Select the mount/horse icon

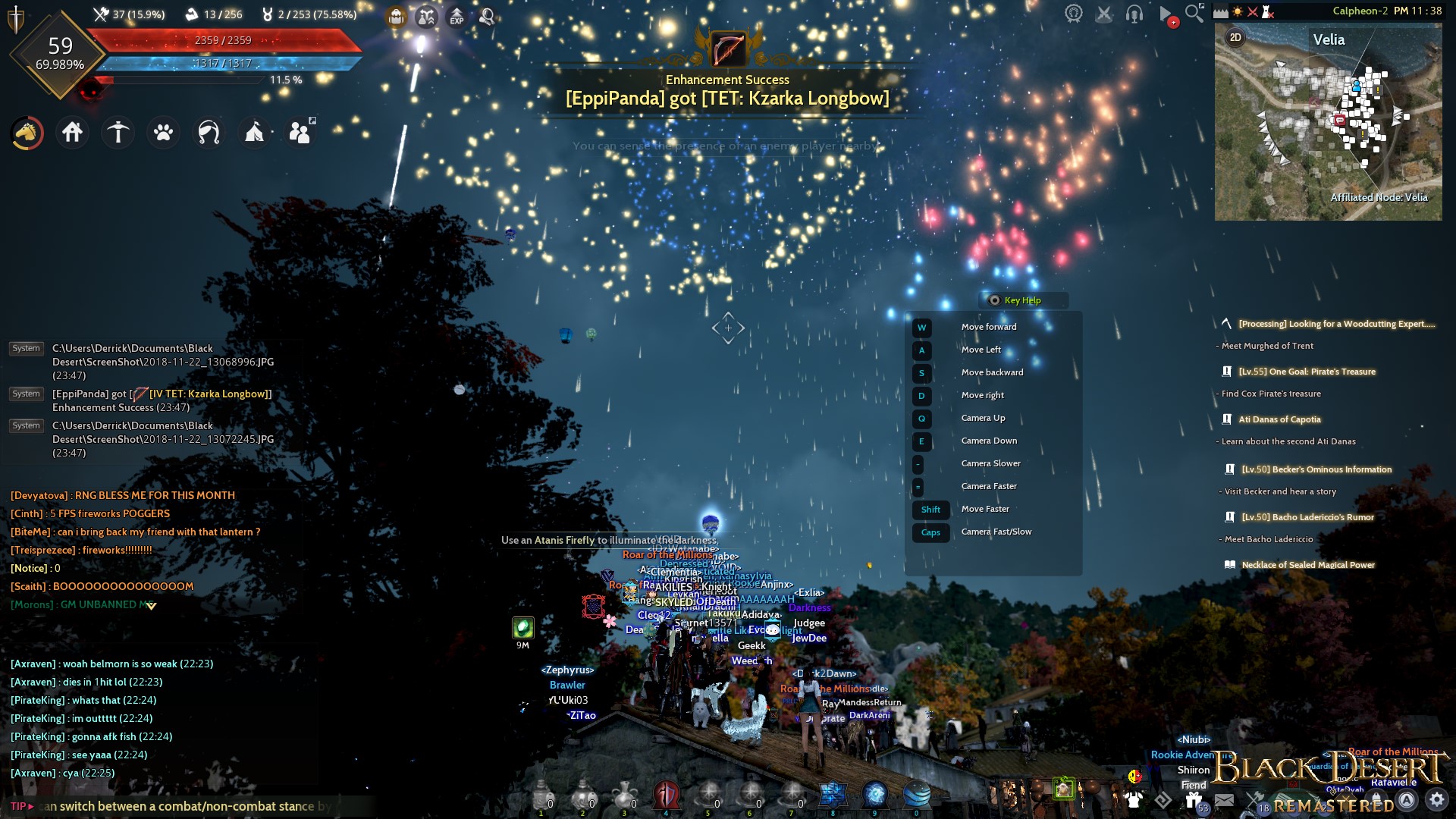[27, 133]
